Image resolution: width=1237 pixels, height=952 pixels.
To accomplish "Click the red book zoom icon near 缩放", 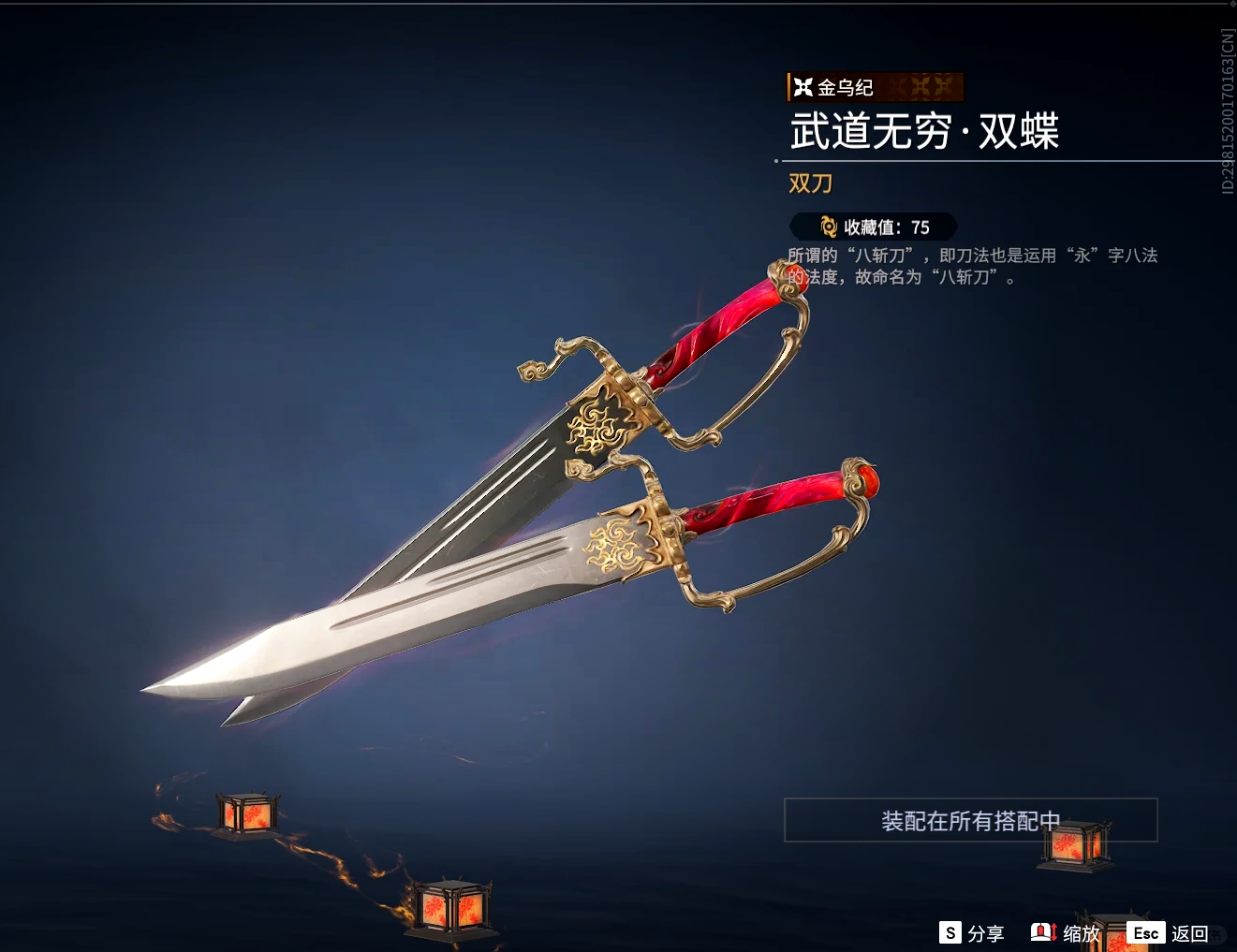I will pyautogui.click(x=1042, y=932).
